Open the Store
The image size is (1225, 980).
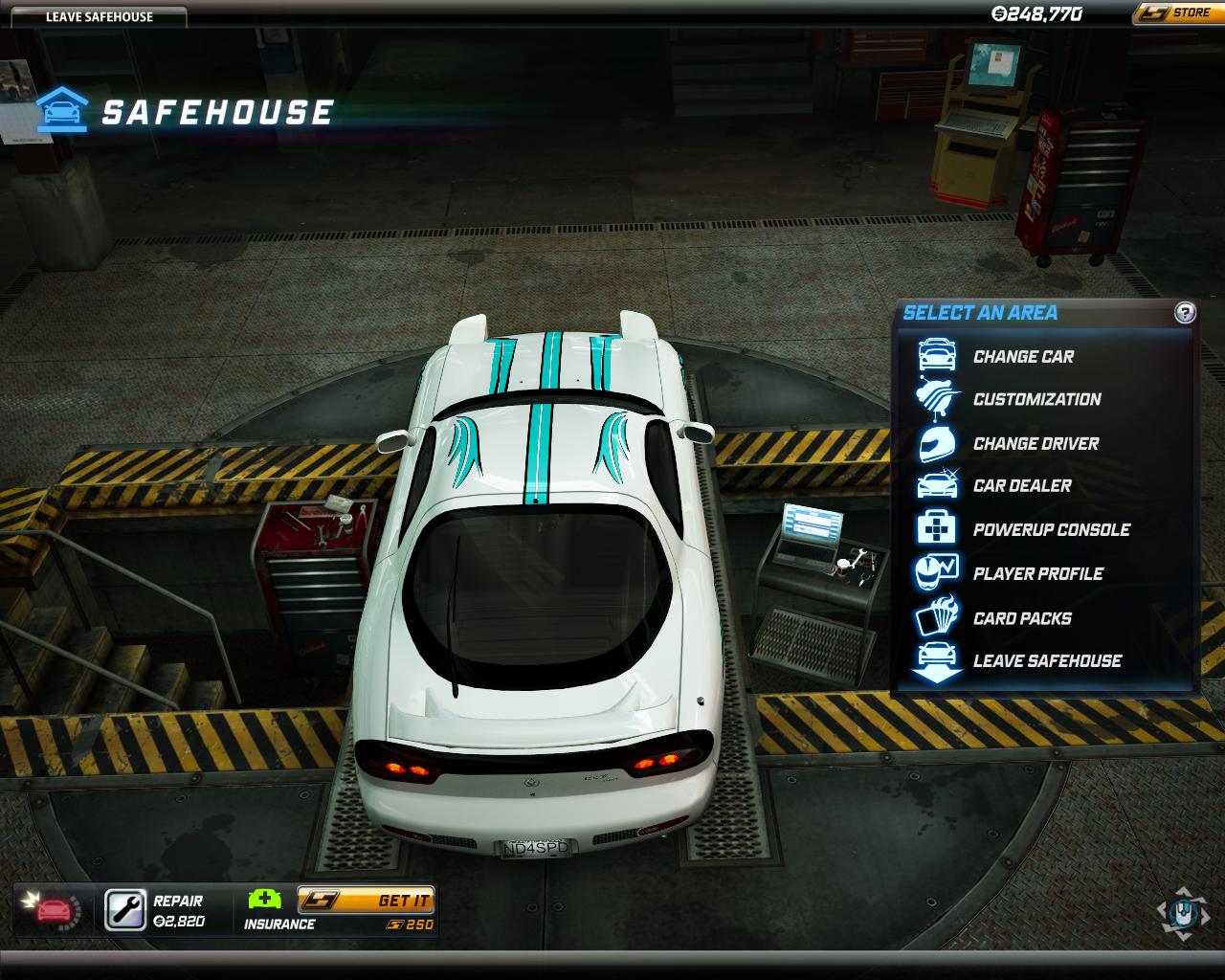[1177, 13]
